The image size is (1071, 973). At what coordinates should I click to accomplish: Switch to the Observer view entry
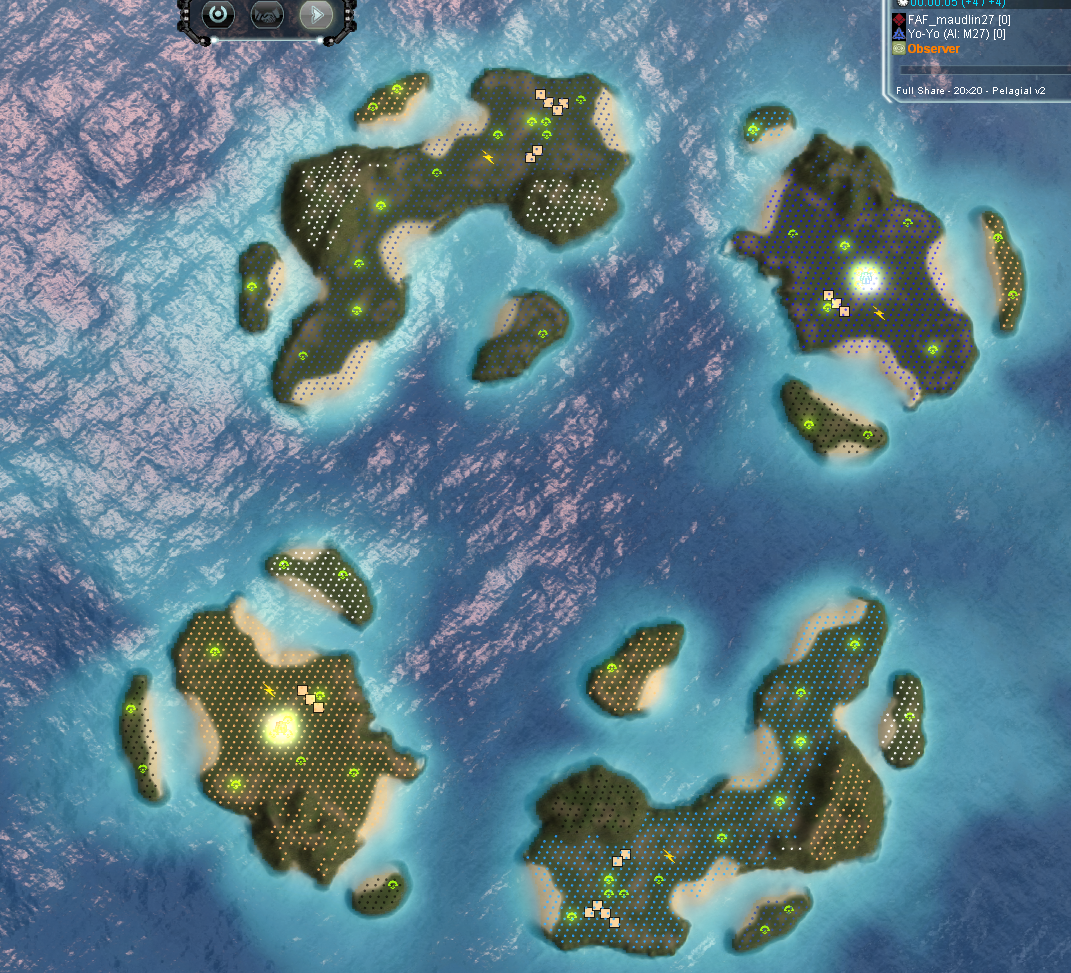click(933, 49)
